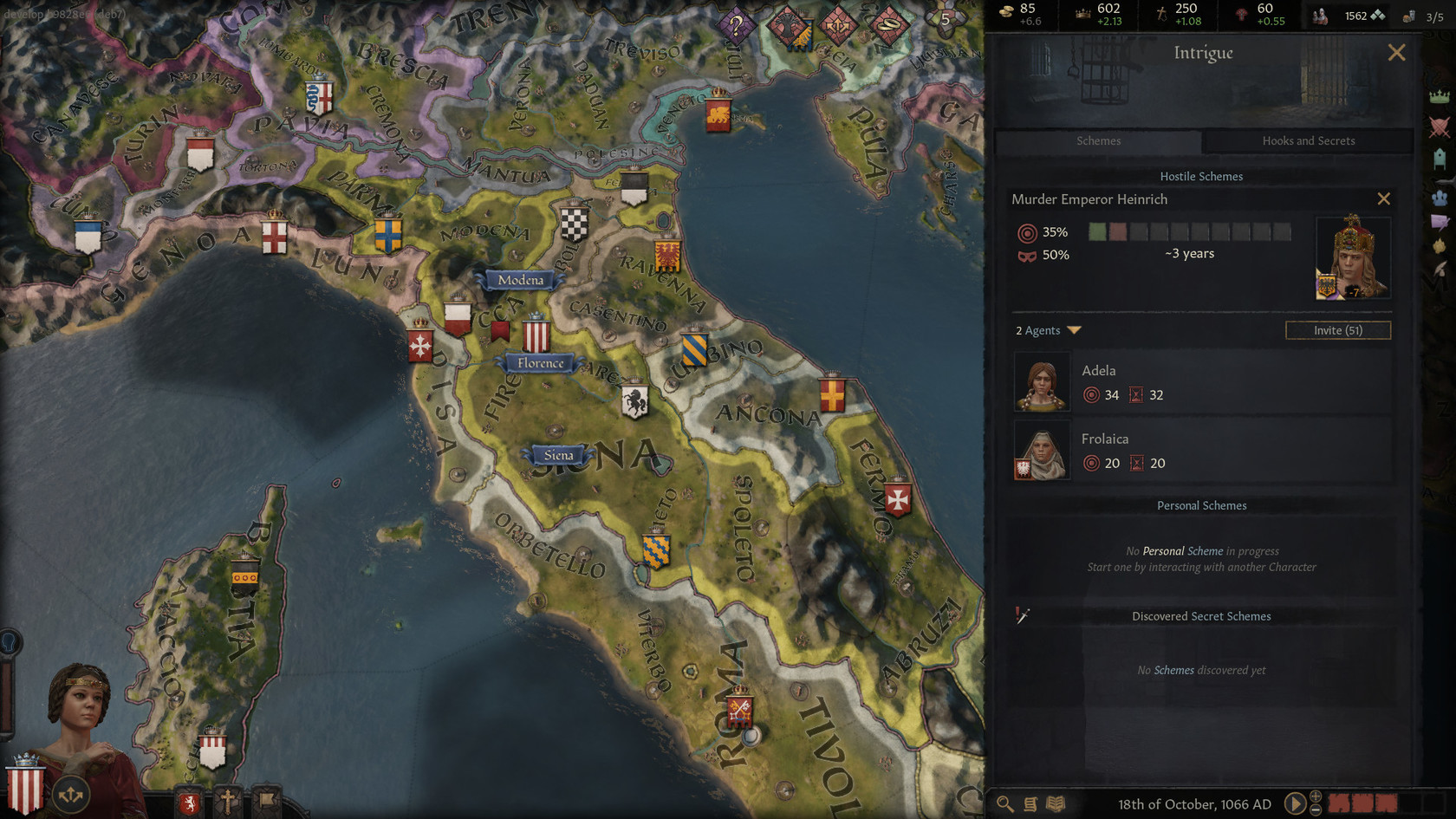Abort the Murder Emperor Heinrich scheme
This screenshot has height=819, width=1456.
(x=1384, y=198)
